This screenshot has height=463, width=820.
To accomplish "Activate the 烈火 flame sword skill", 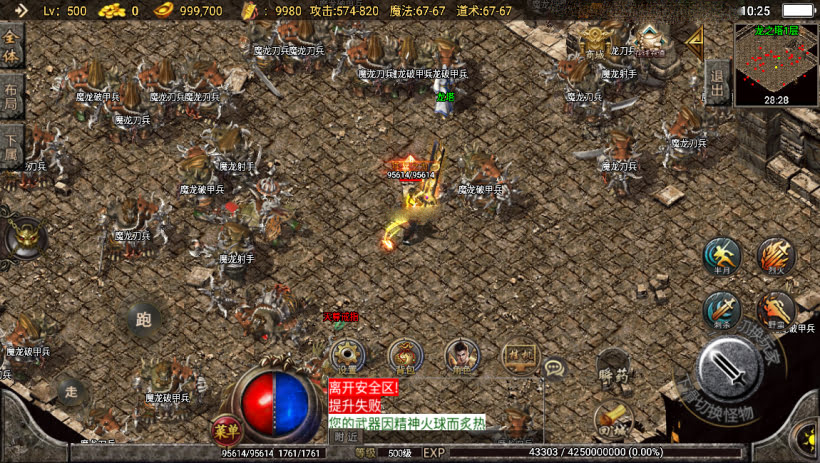I will pyautogui.click(x=776, y=256).
